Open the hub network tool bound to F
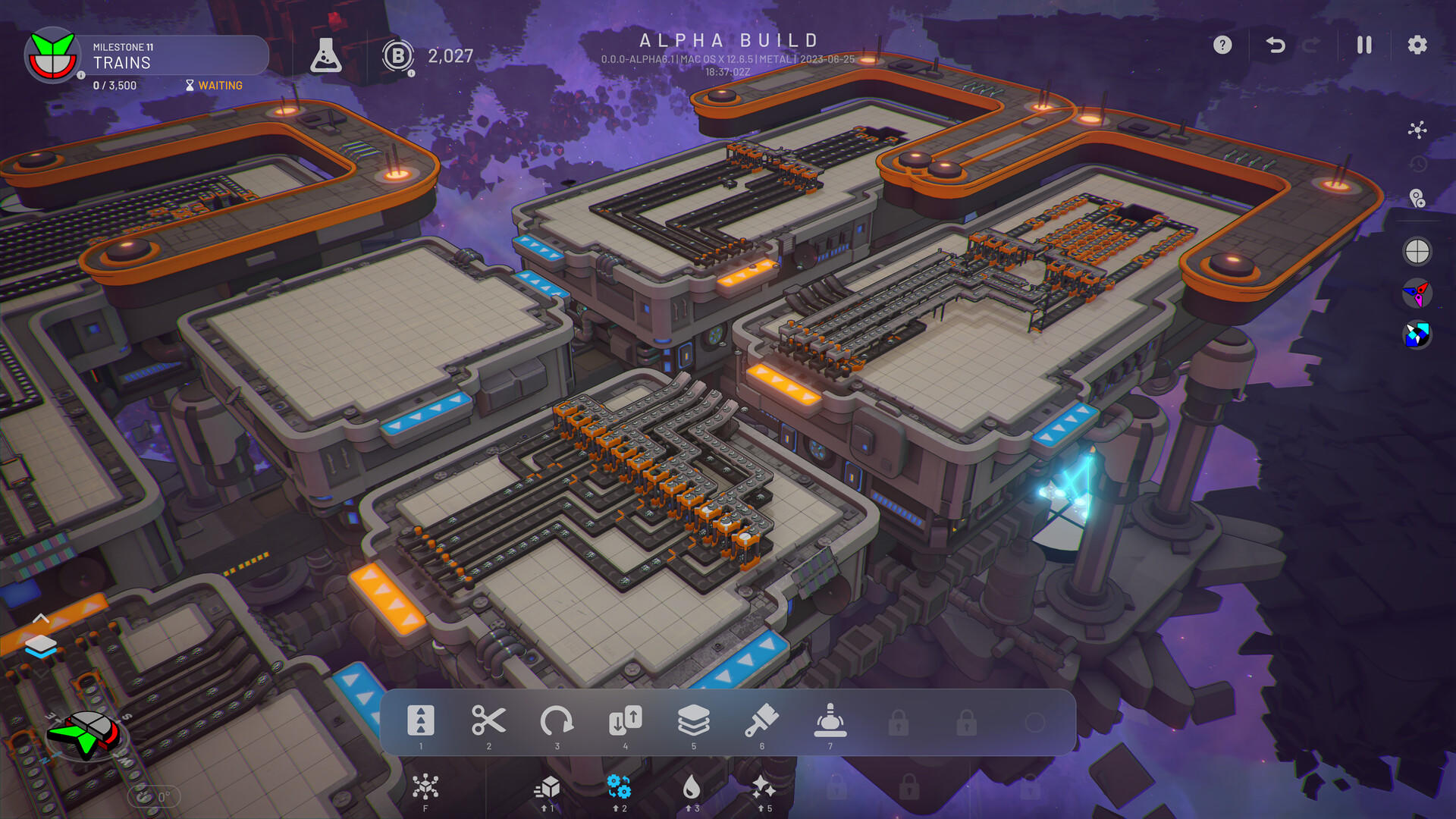This screenshot has width=1456, height=819. (x=425, y=787)
